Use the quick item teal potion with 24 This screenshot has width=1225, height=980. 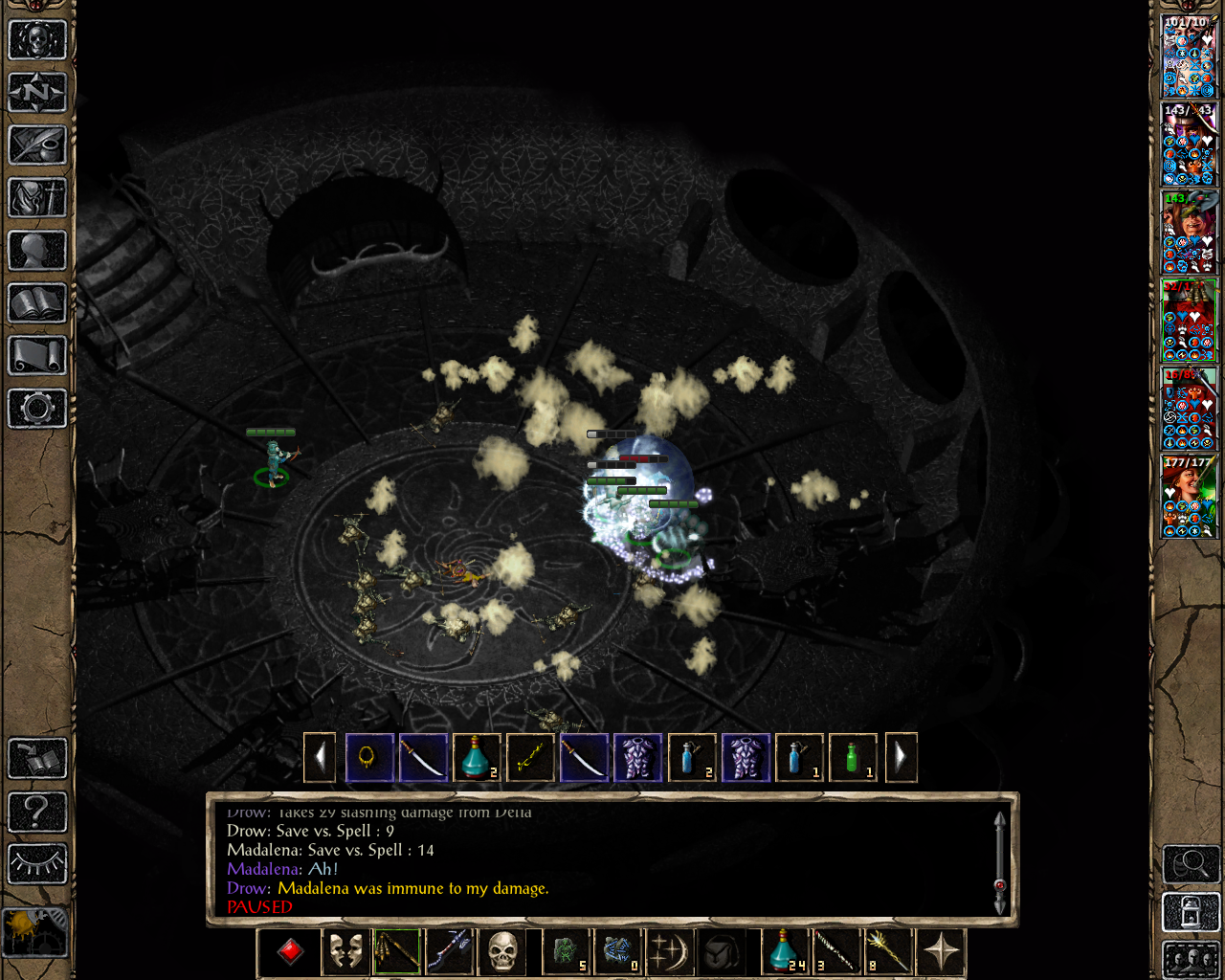(x=785, y=952)
